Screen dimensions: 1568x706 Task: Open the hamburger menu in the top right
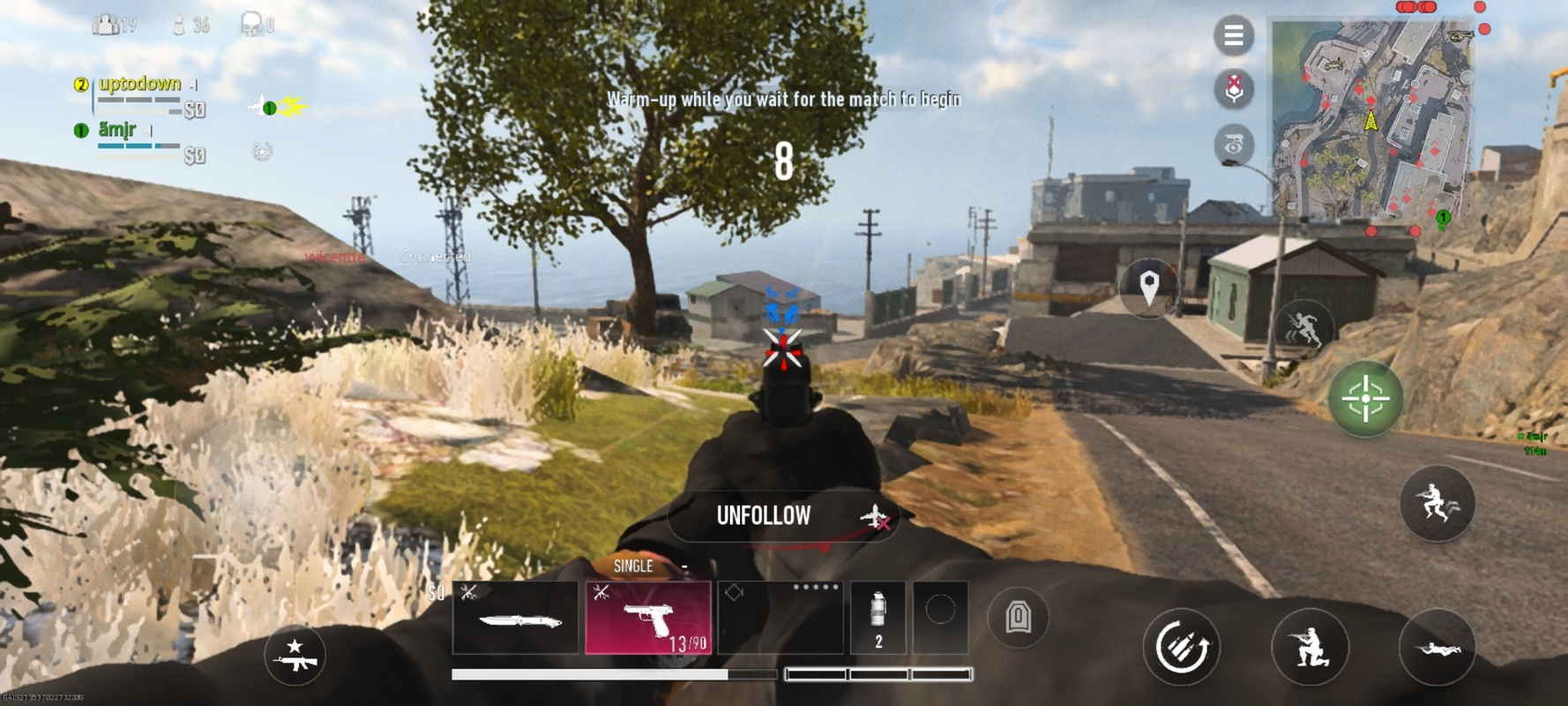point(1233,34)
